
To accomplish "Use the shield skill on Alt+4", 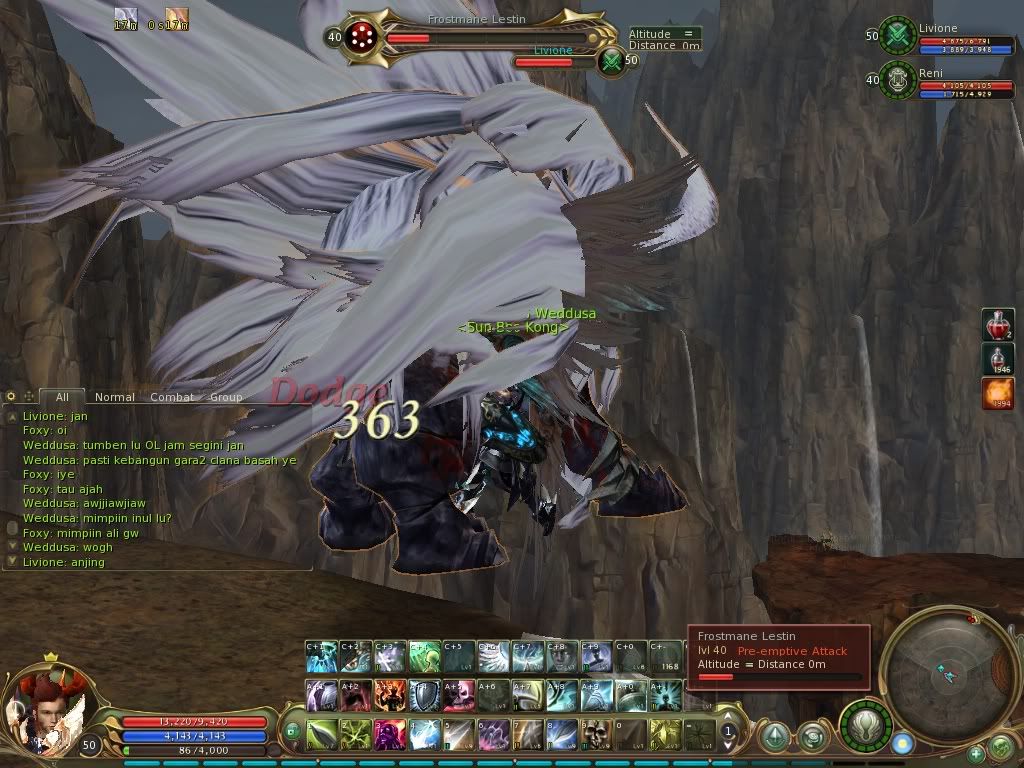I will (424, 694).
